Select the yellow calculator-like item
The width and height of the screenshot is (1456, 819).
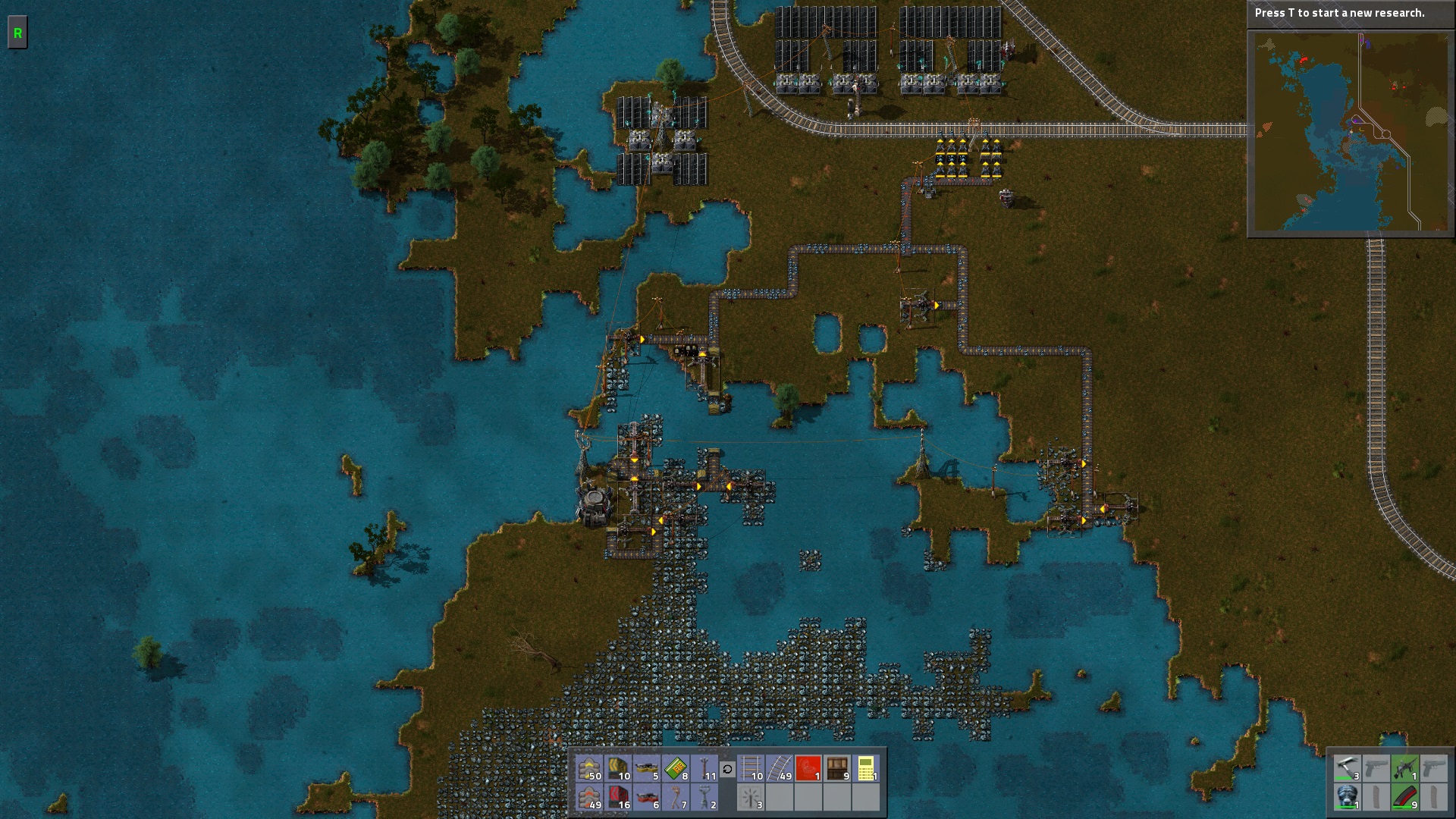click(x=866, y=769)
